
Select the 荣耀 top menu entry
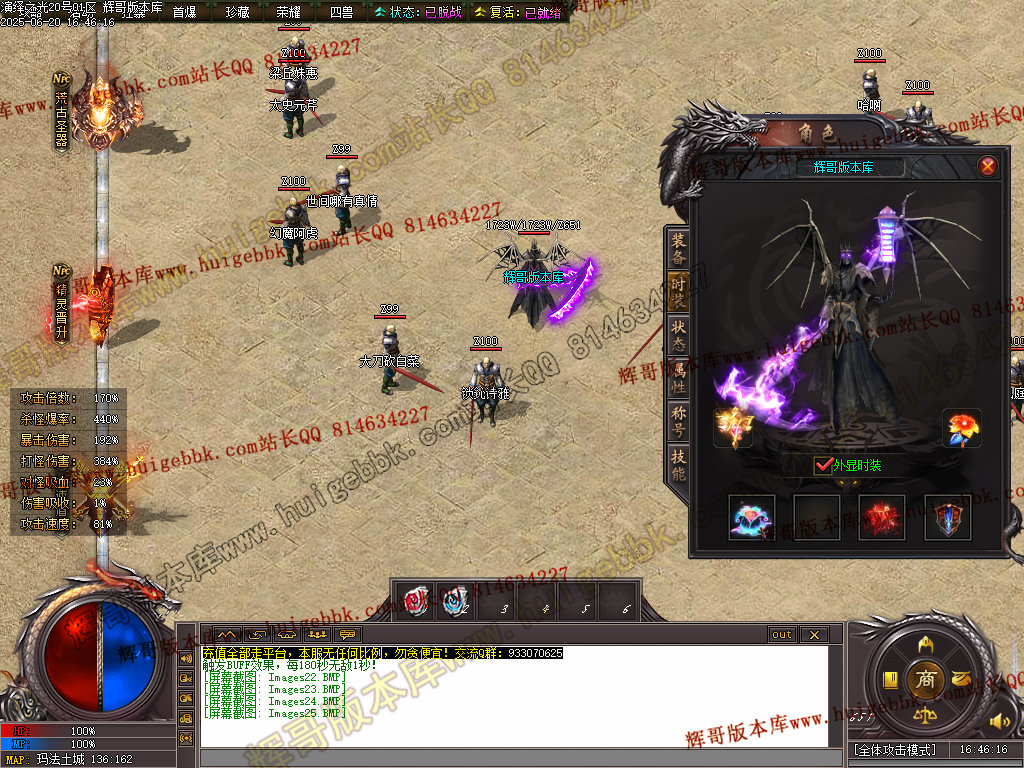pos(288,12)
